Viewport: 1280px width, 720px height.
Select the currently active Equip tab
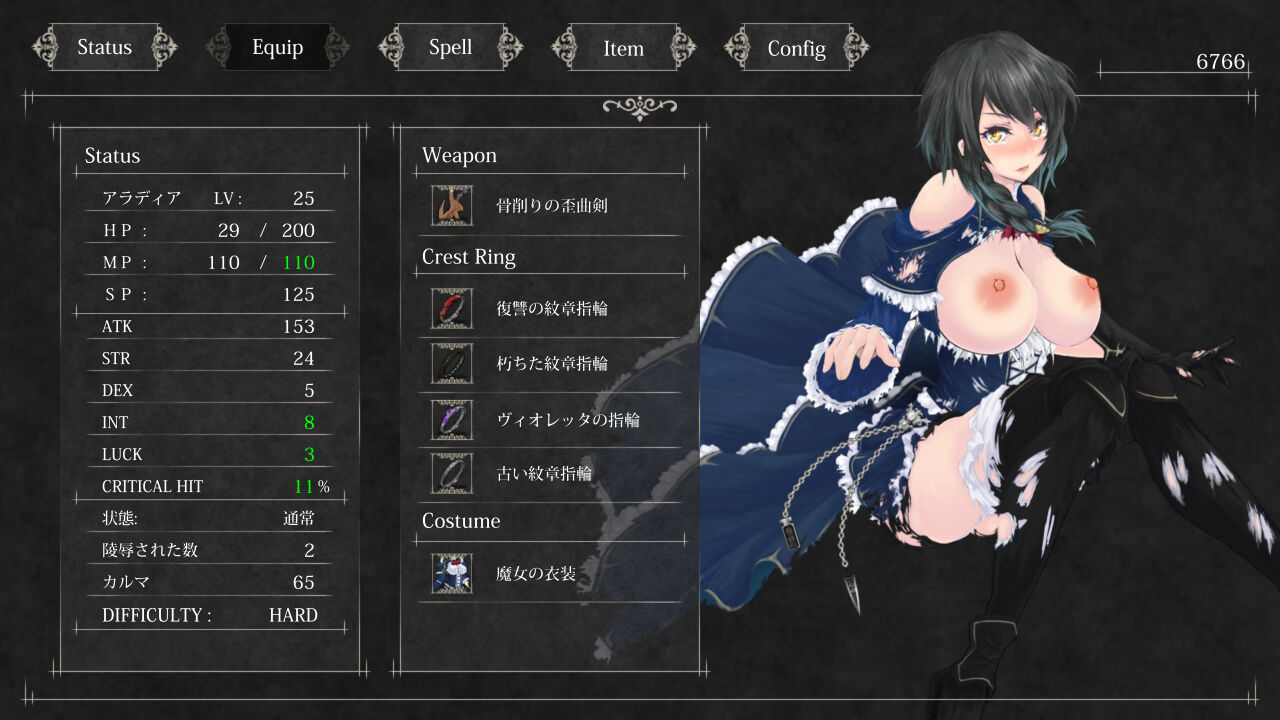tap(277, 46)
